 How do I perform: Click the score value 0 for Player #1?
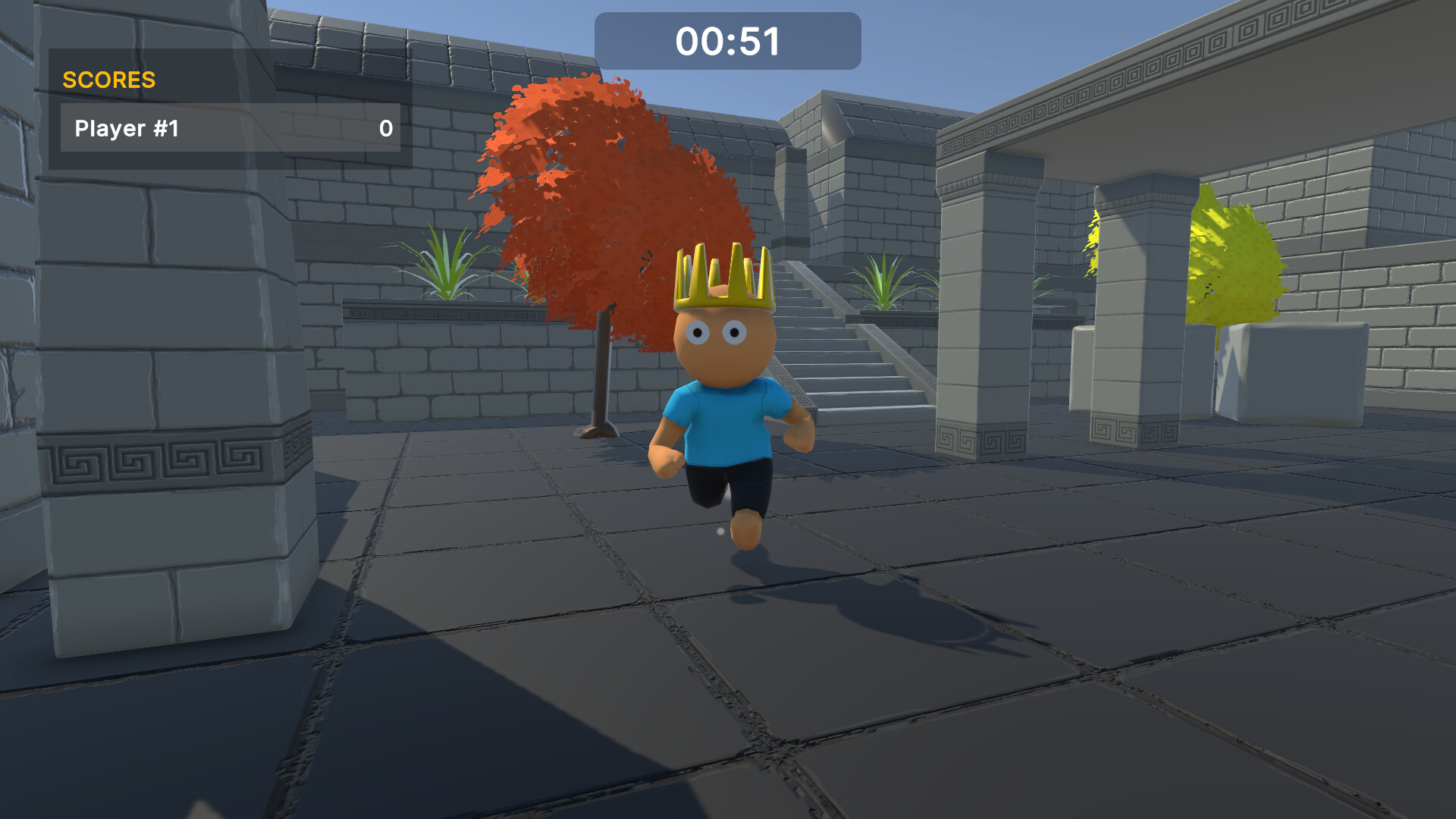click(385, 130)
